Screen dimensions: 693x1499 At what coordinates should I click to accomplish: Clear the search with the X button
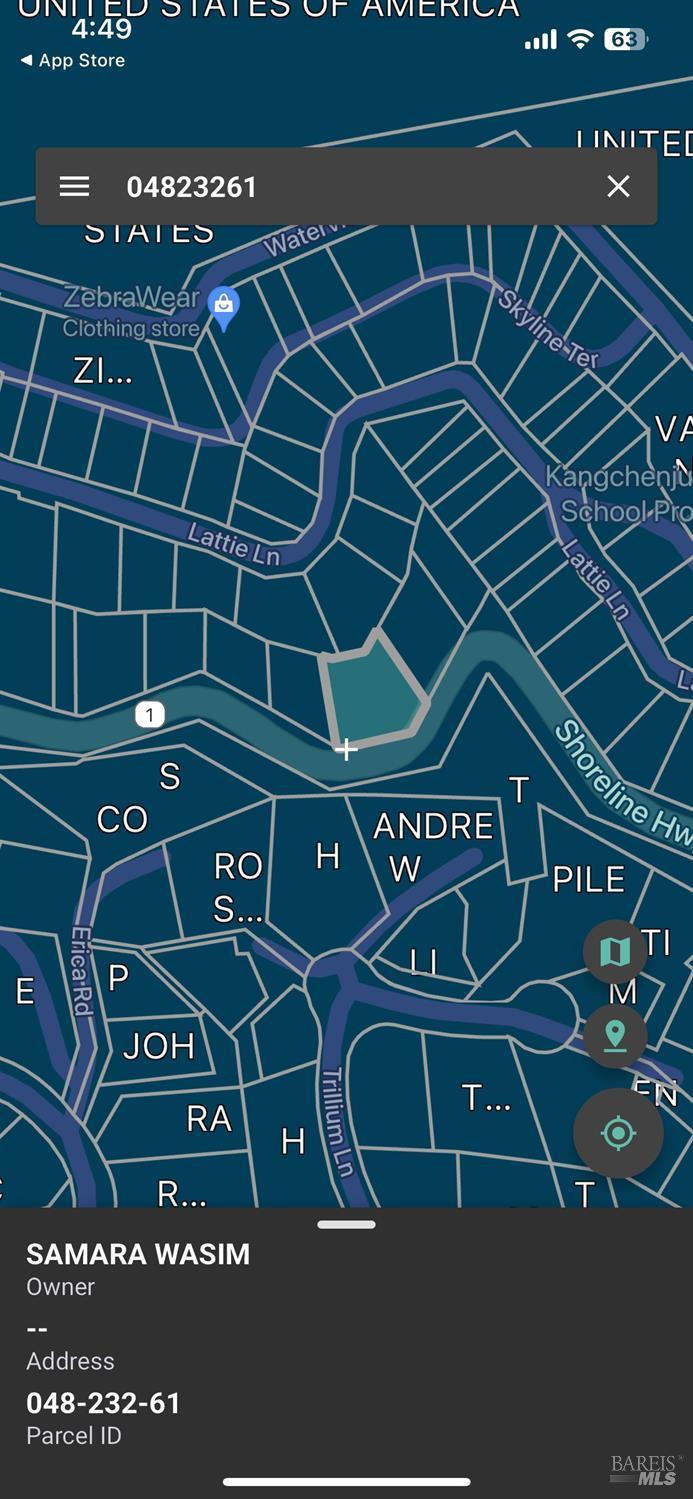[618, 187]
